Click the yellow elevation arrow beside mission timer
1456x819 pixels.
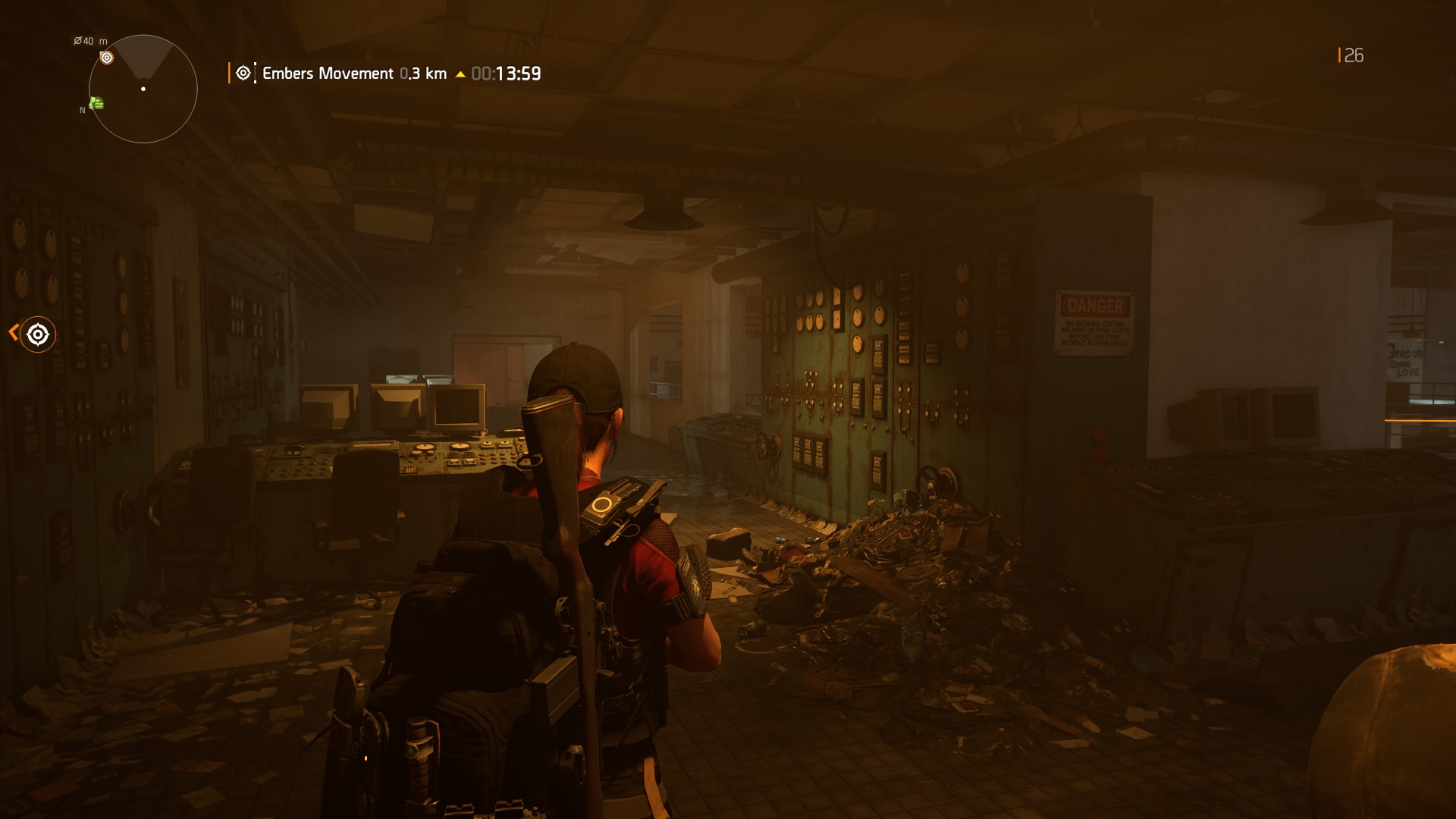pos(460,74)
